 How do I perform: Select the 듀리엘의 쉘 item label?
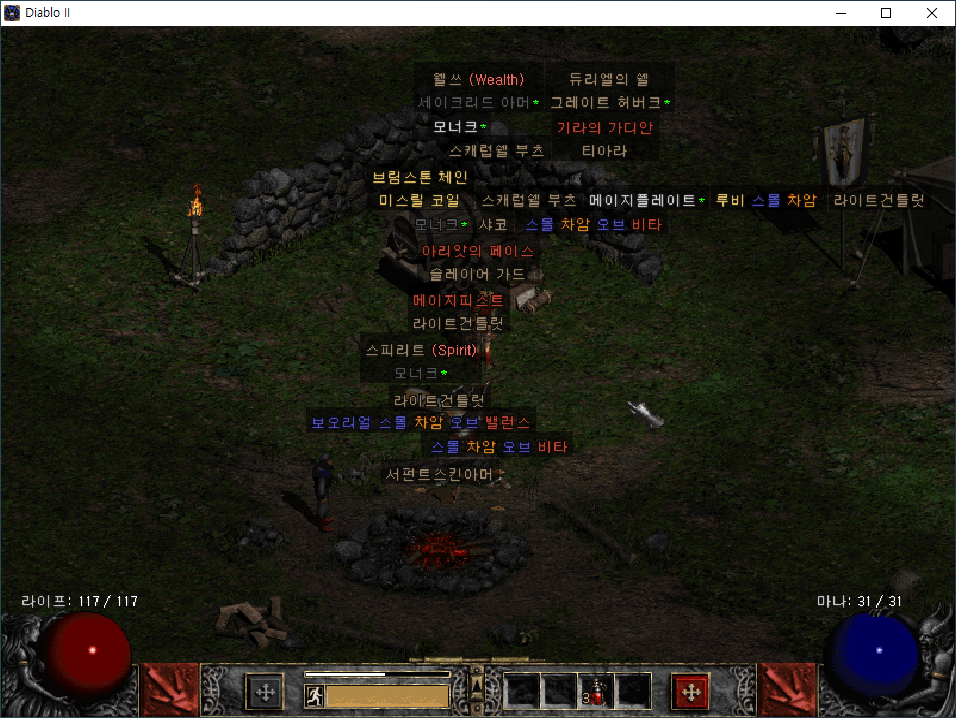pyautogui.click(x=609, y=79)
